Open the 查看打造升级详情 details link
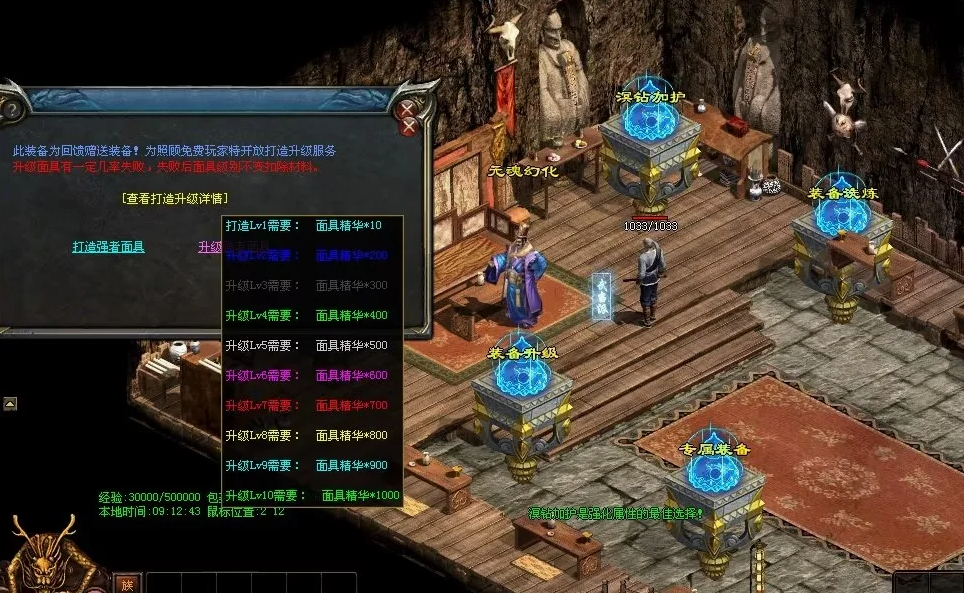Viewport: 964px width, 593px height. (174, 199)
